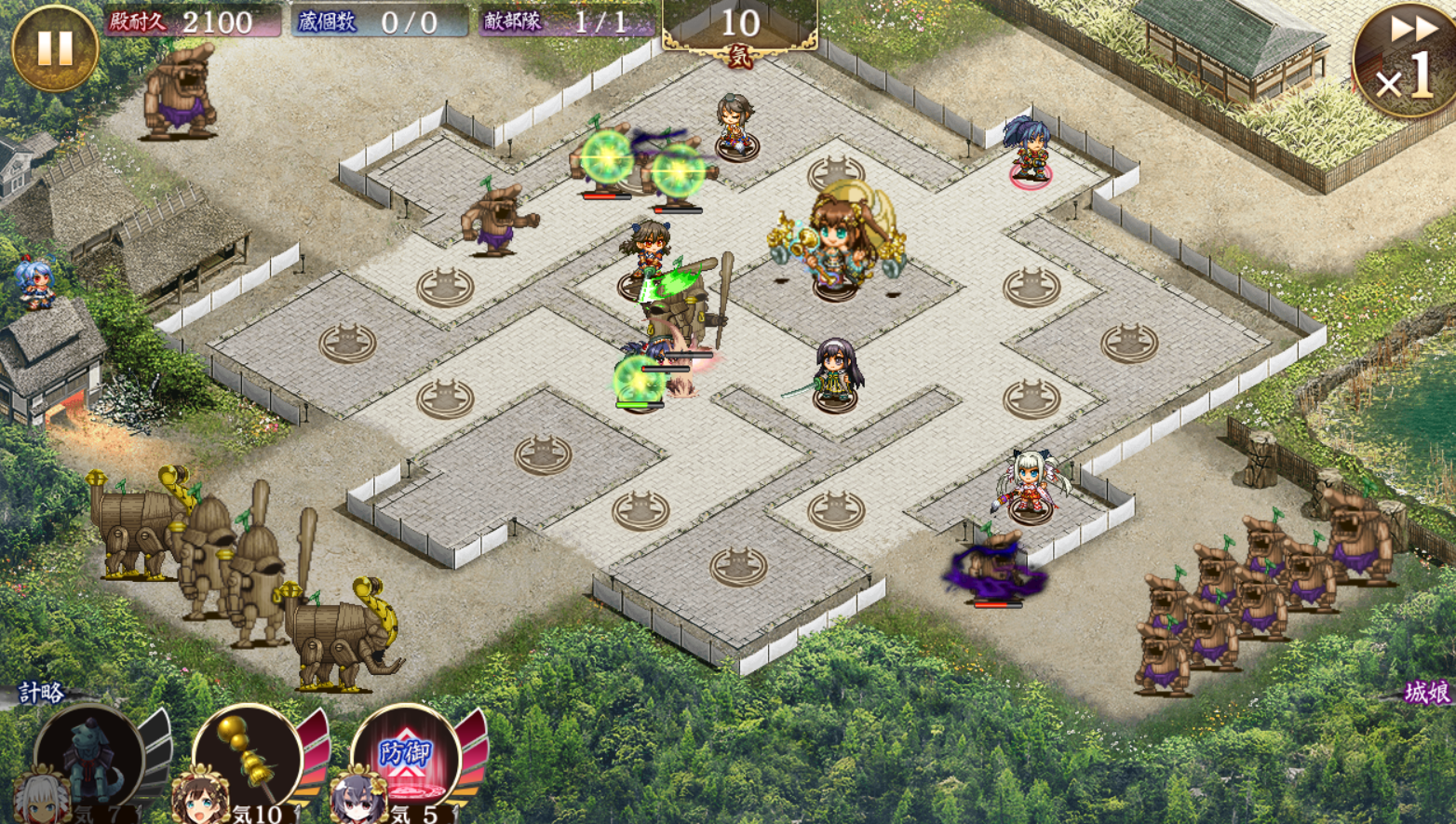Open the 城娘 castle girl panel

click(x=1426, y=693)
